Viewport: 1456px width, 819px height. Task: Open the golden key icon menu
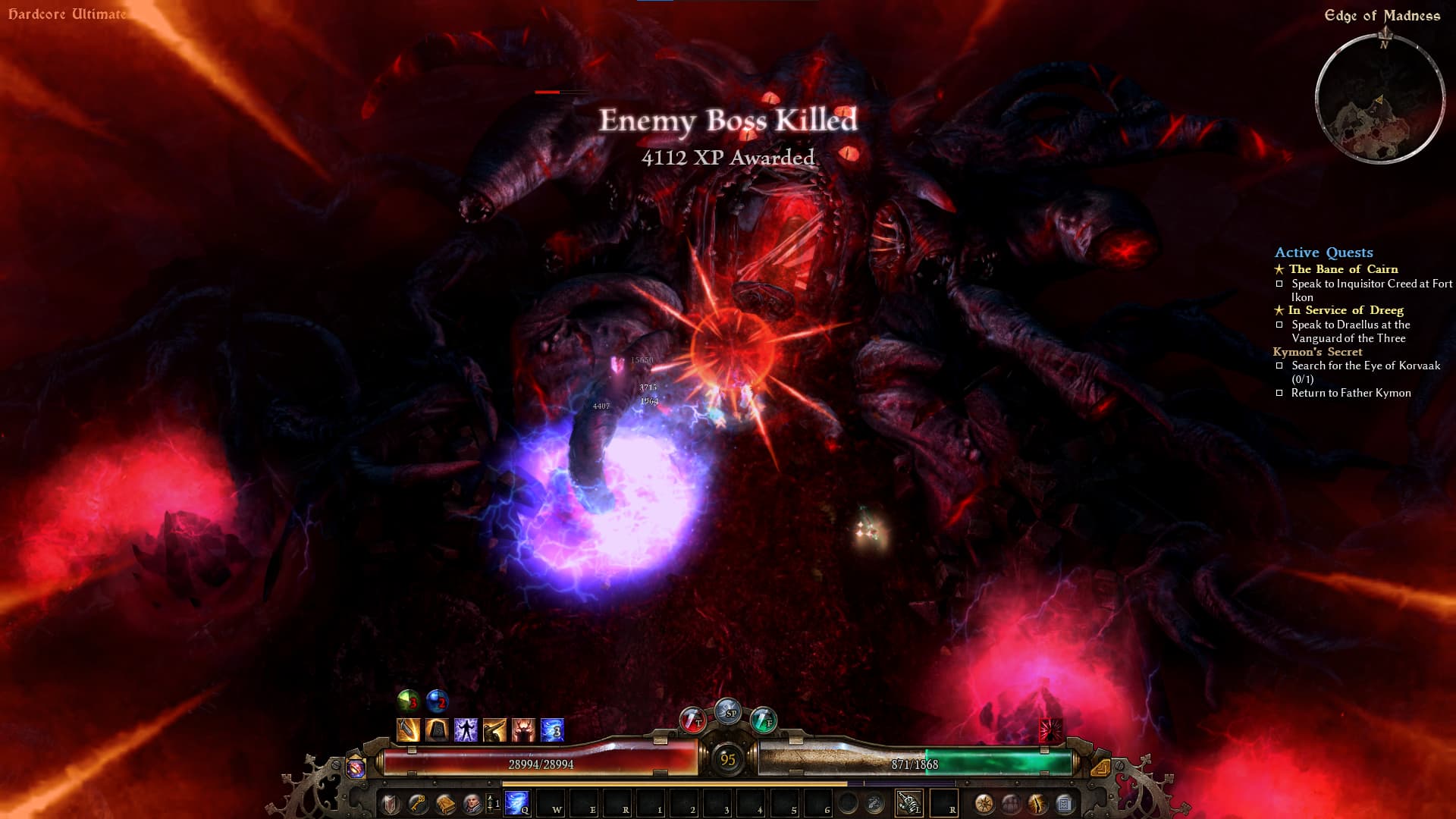point(418,803)
